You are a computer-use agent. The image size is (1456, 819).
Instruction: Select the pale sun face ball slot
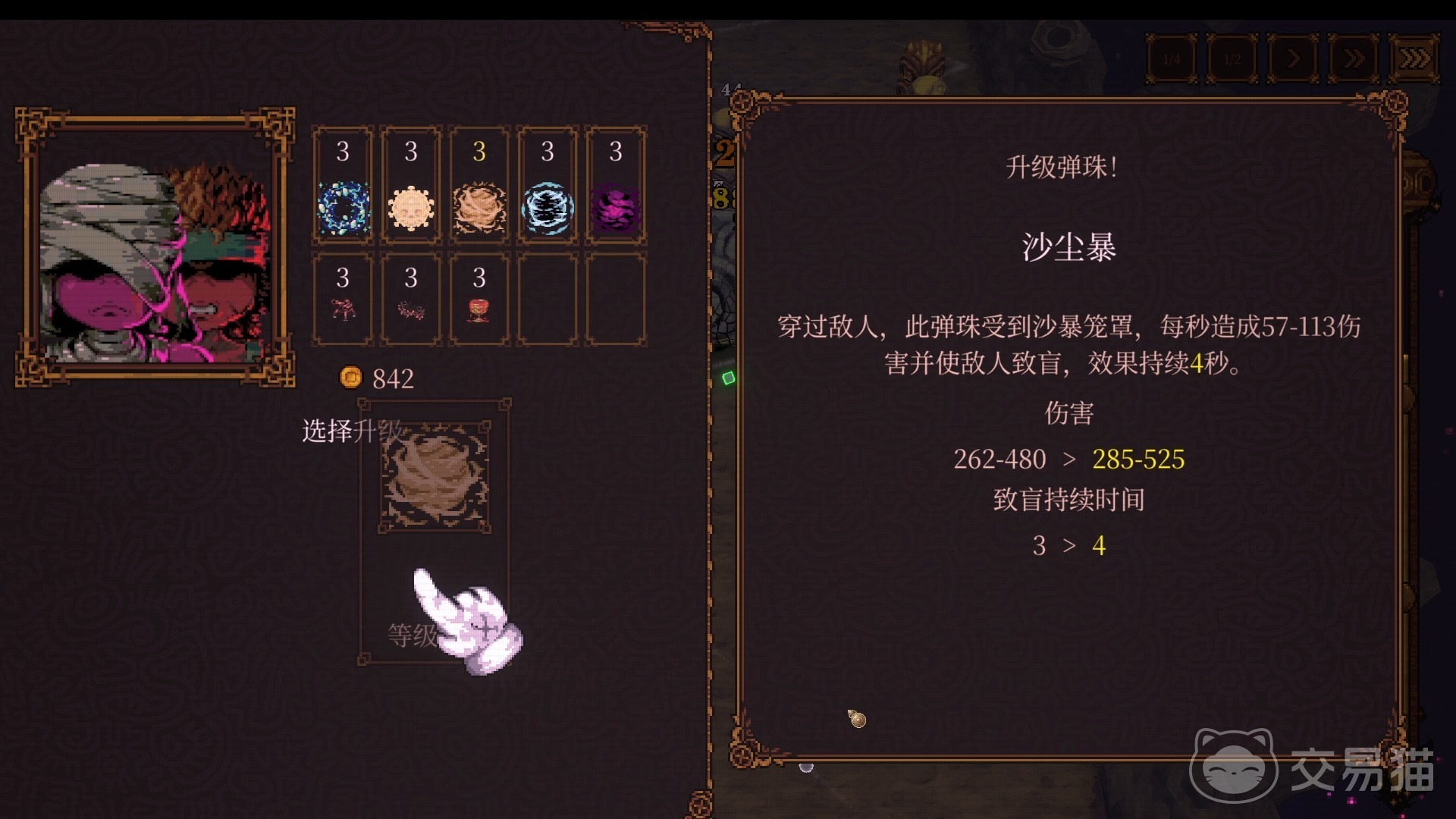[411, 186]
